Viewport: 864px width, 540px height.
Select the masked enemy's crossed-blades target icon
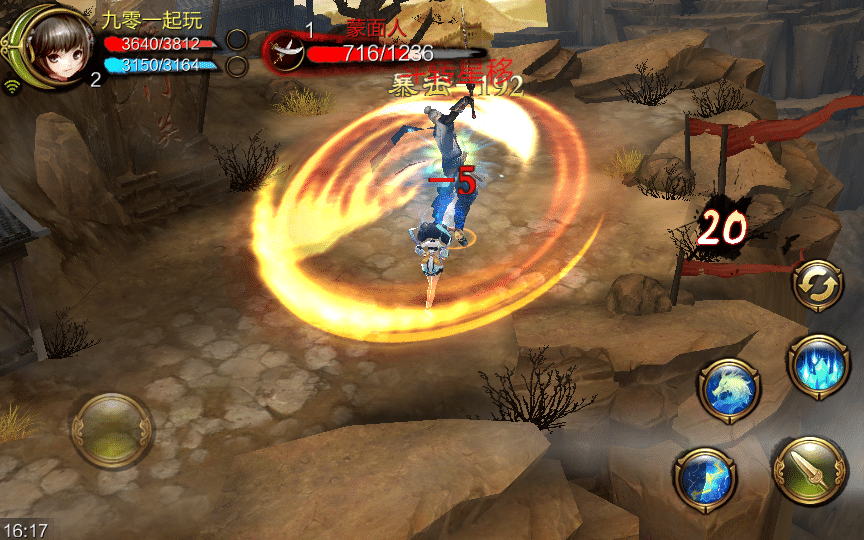click(285, 53)
